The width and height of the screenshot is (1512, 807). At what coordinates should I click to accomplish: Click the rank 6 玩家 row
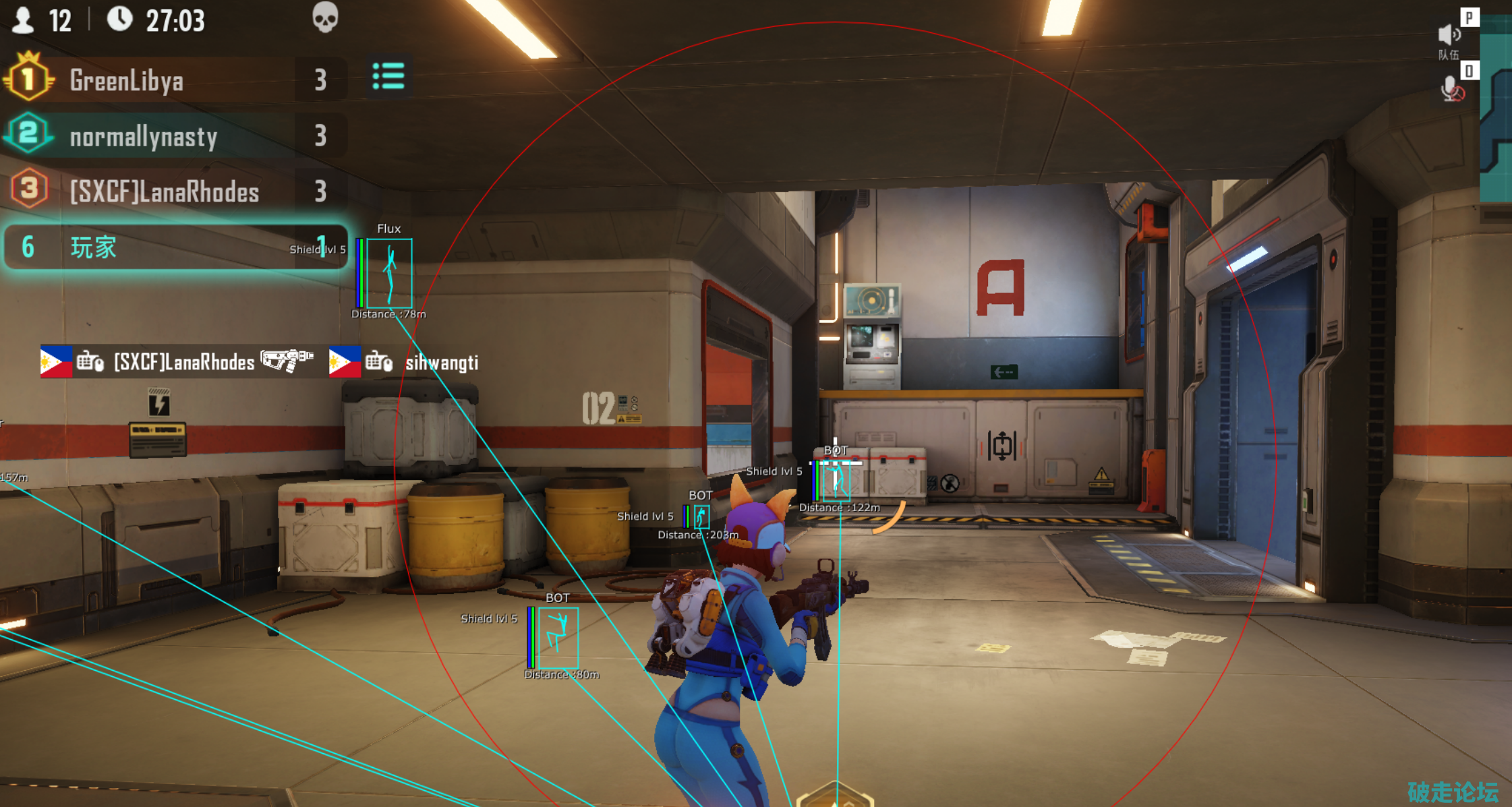click(x=174, y=247)
